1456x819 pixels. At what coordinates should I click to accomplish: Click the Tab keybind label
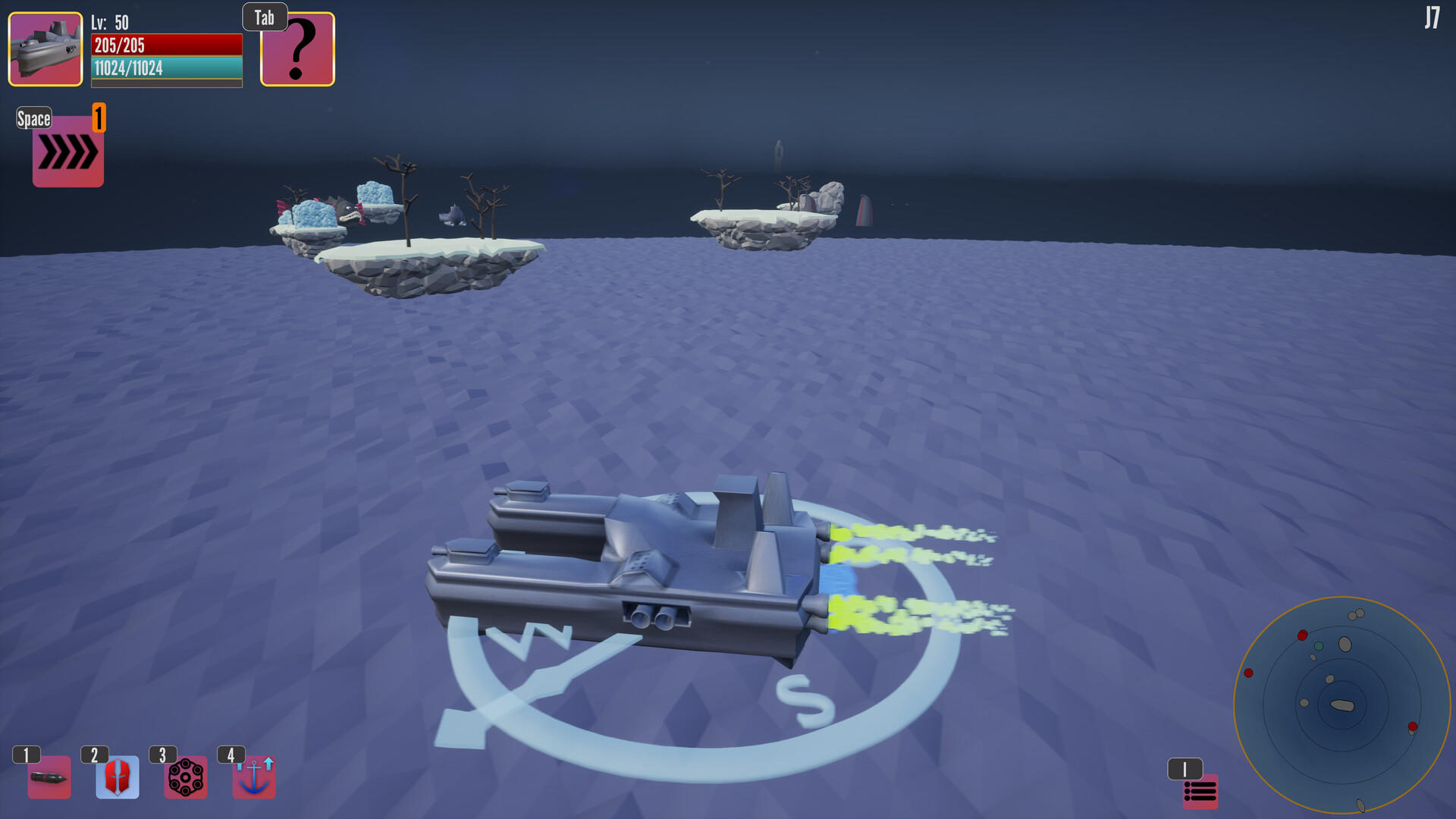point(264,17)
